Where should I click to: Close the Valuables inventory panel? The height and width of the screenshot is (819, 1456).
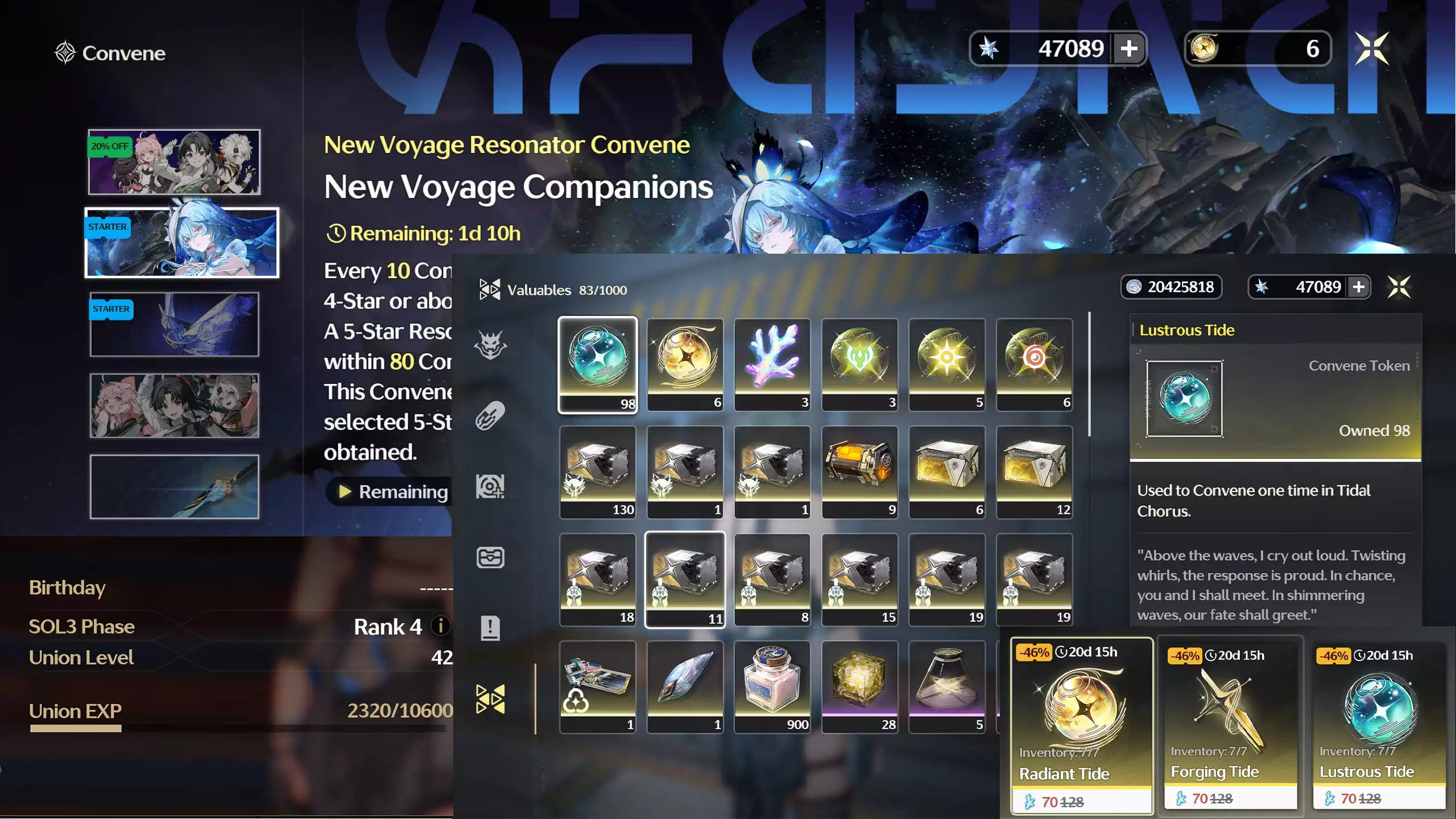pyautogui.click(x=1399, y=287)
